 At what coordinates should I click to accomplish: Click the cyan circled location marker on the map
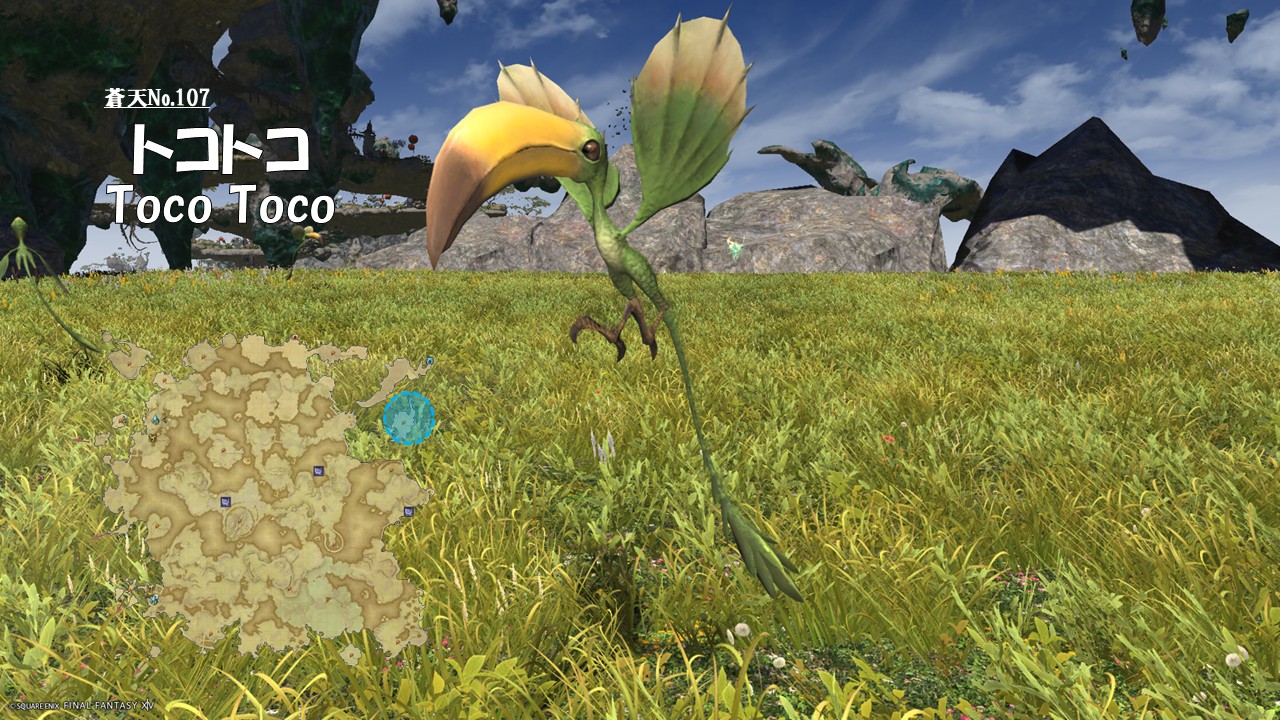(x=408, y=418)
